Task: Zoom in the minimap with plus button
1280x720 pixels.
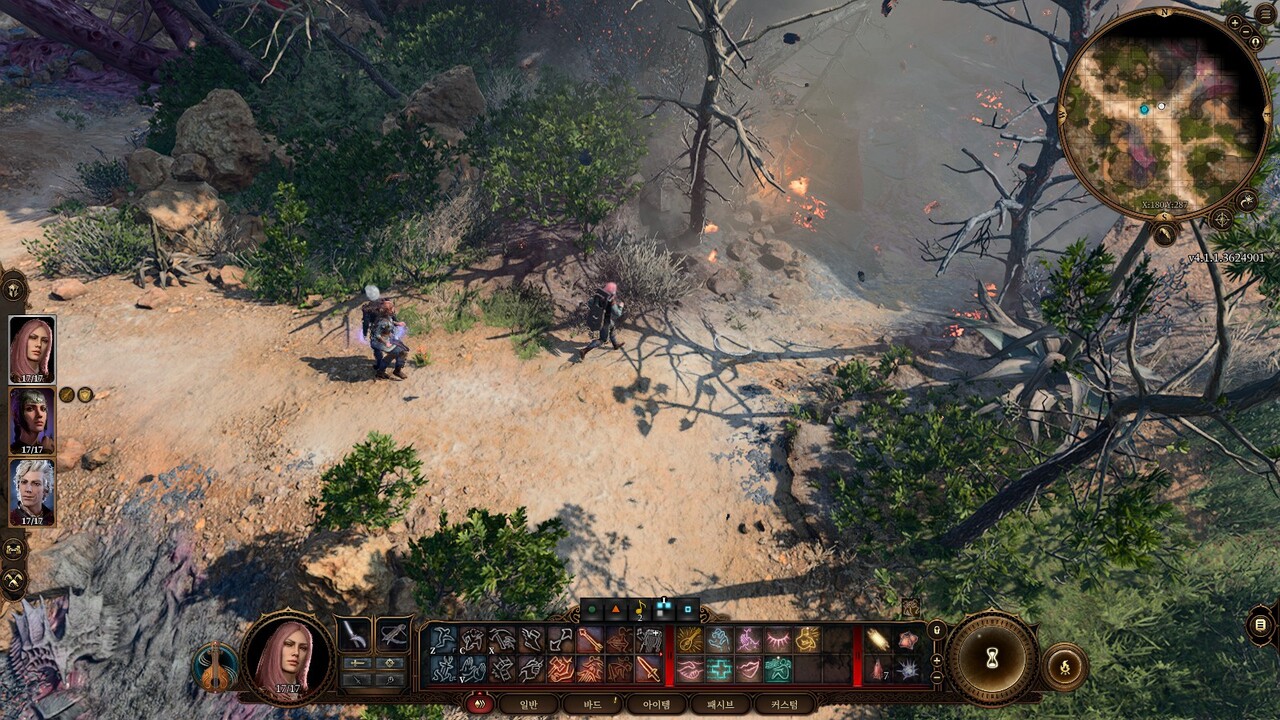Action: click(1235, 22)
